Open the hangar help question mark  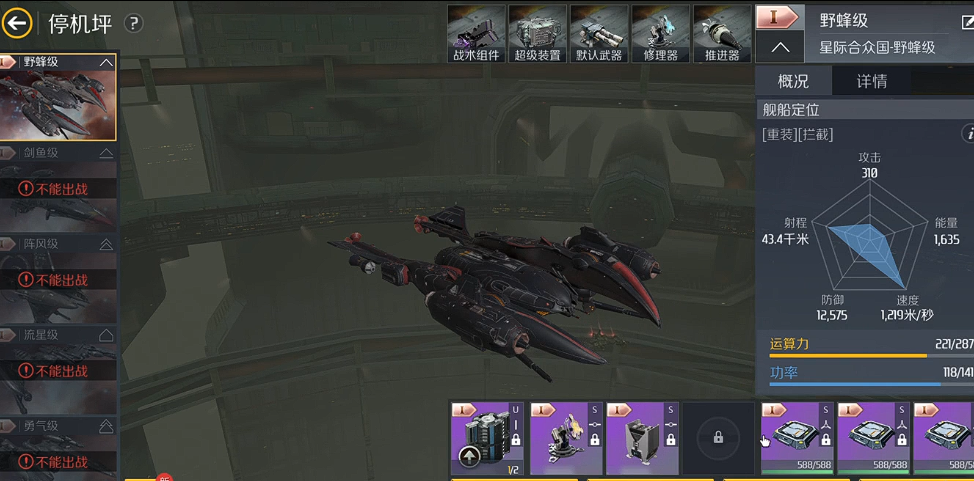(133, 23)
